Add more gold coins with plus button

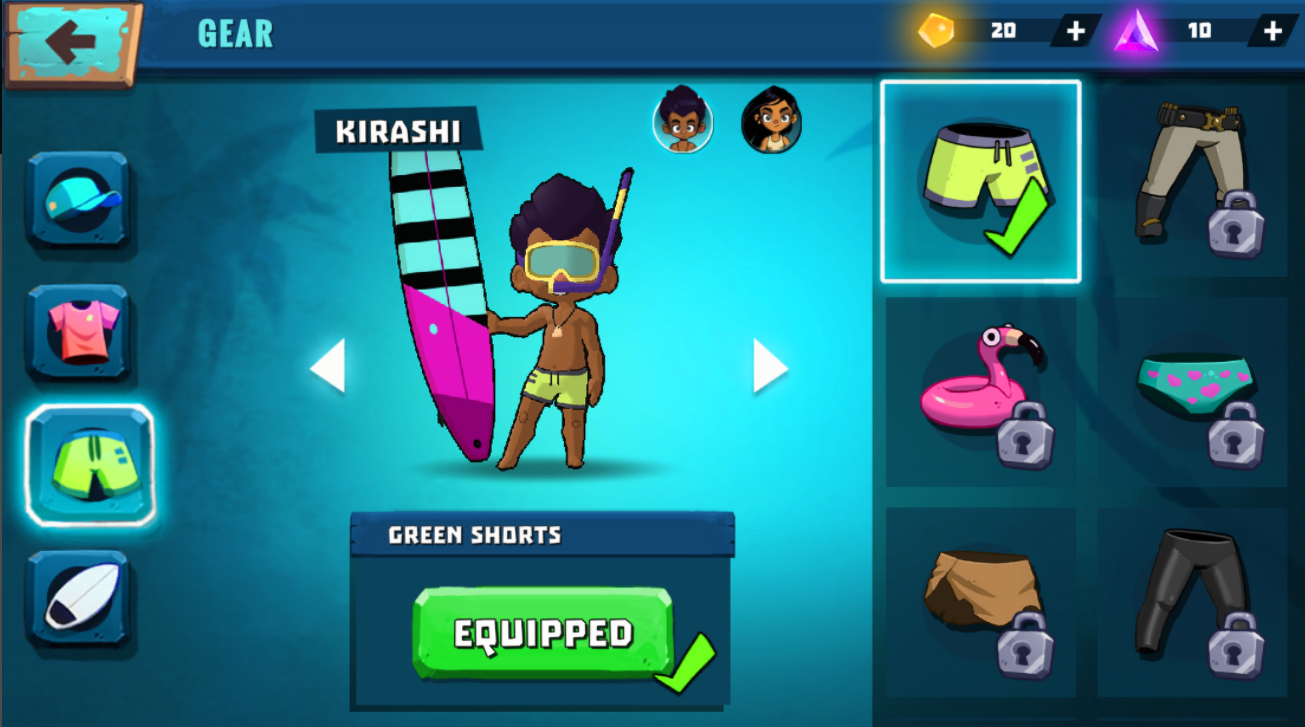(x=1075, y=31)
